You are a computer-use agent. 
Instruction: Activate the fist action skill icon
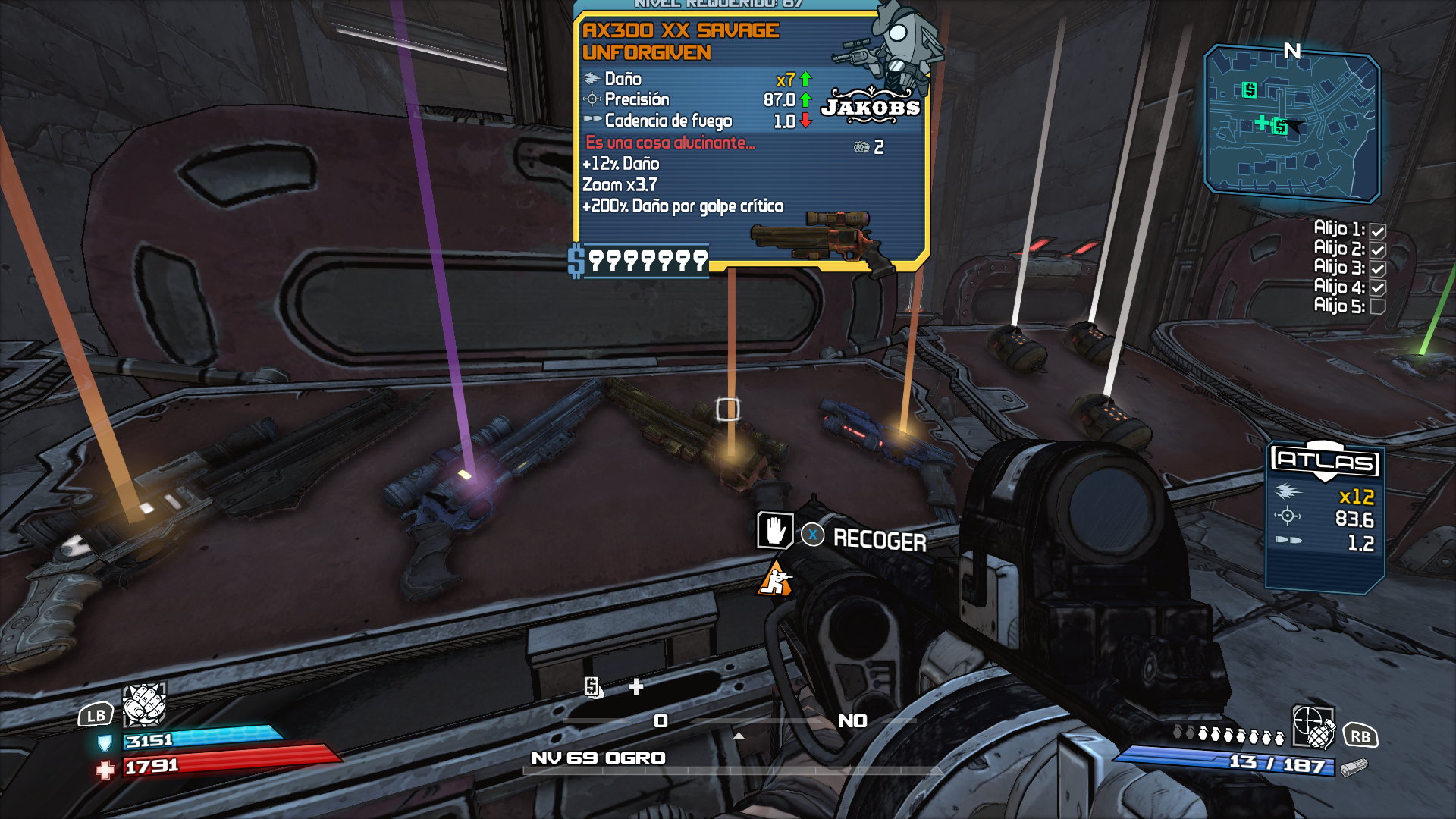pyautogui.click(x=144, y=704)
